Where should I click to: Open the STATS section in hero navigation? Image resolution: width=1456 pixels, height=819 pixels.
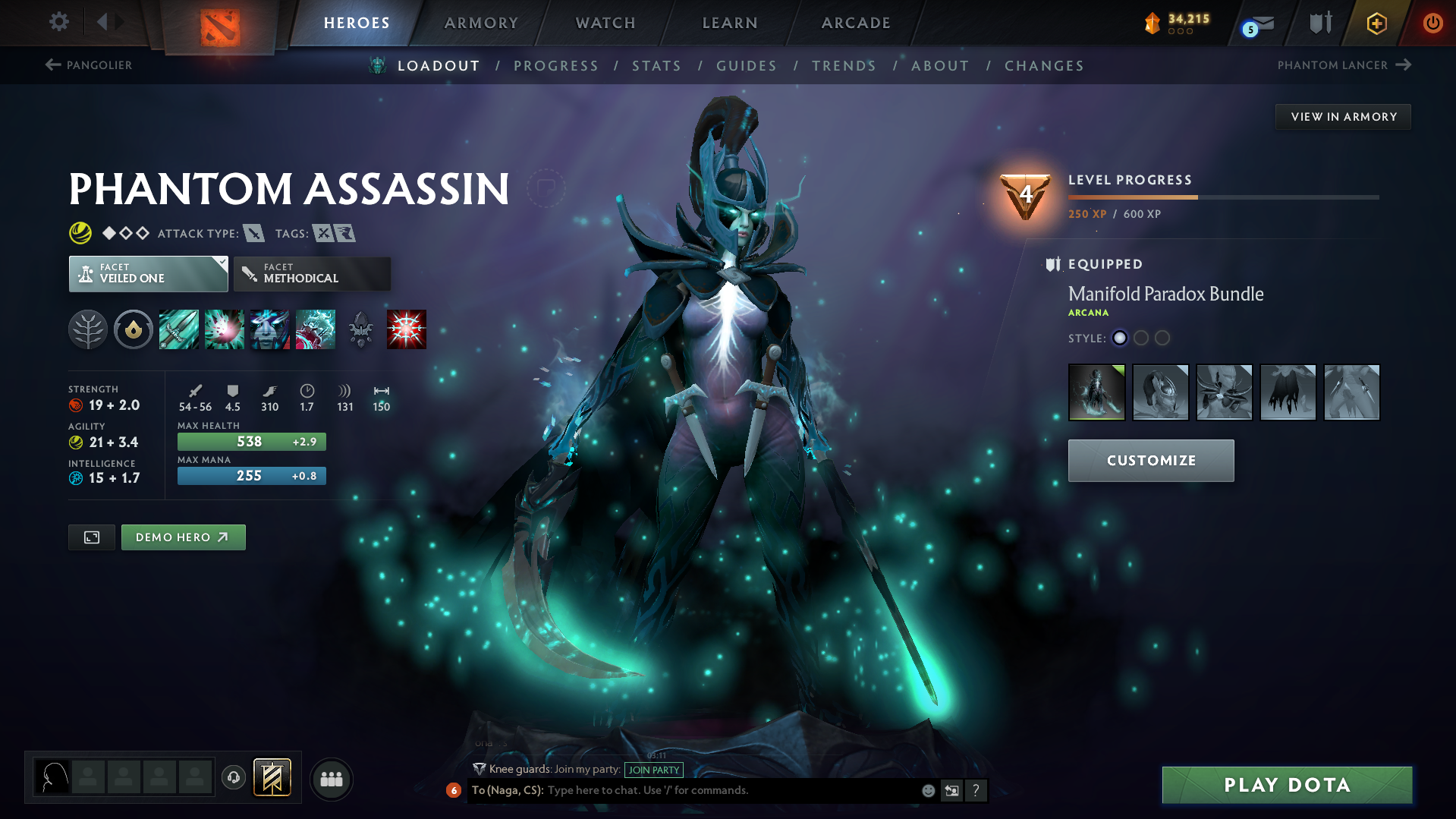point(656,65)
